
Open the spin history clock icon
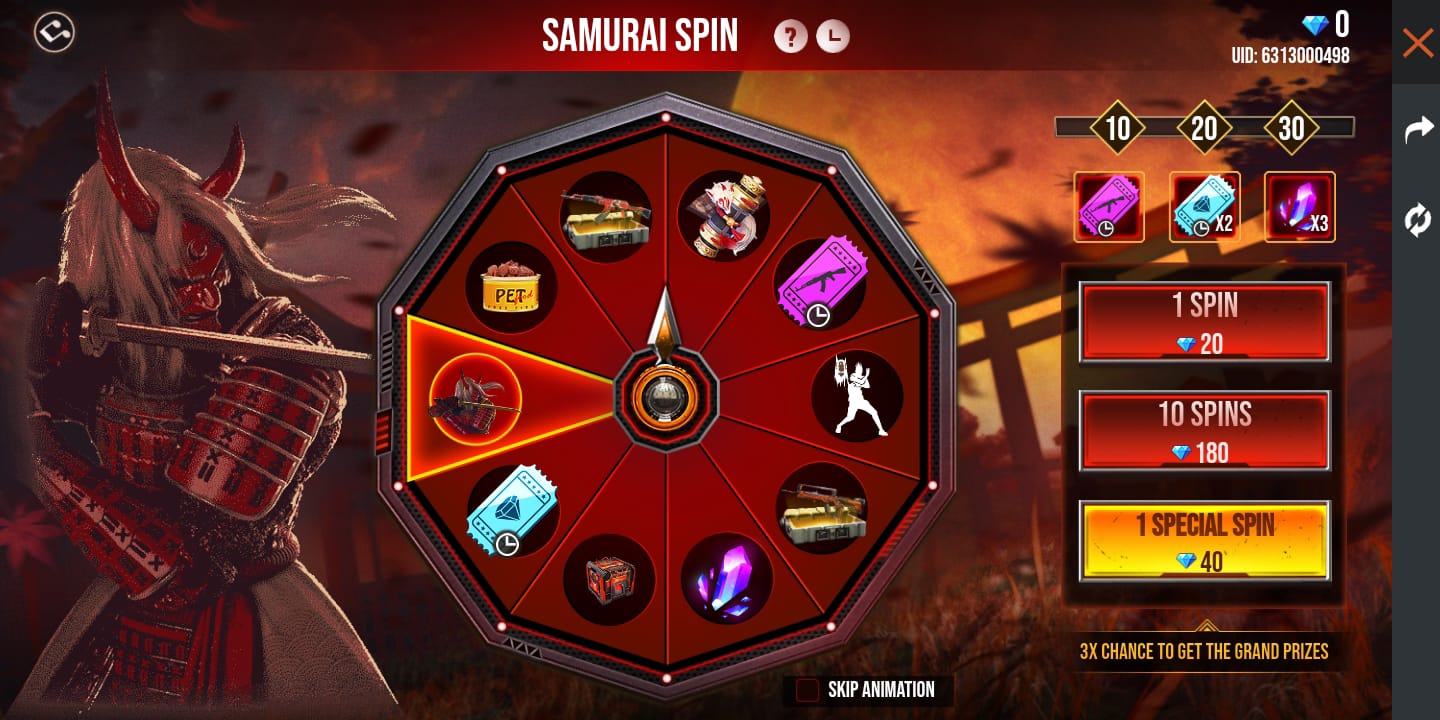click(x=833, y=37)
